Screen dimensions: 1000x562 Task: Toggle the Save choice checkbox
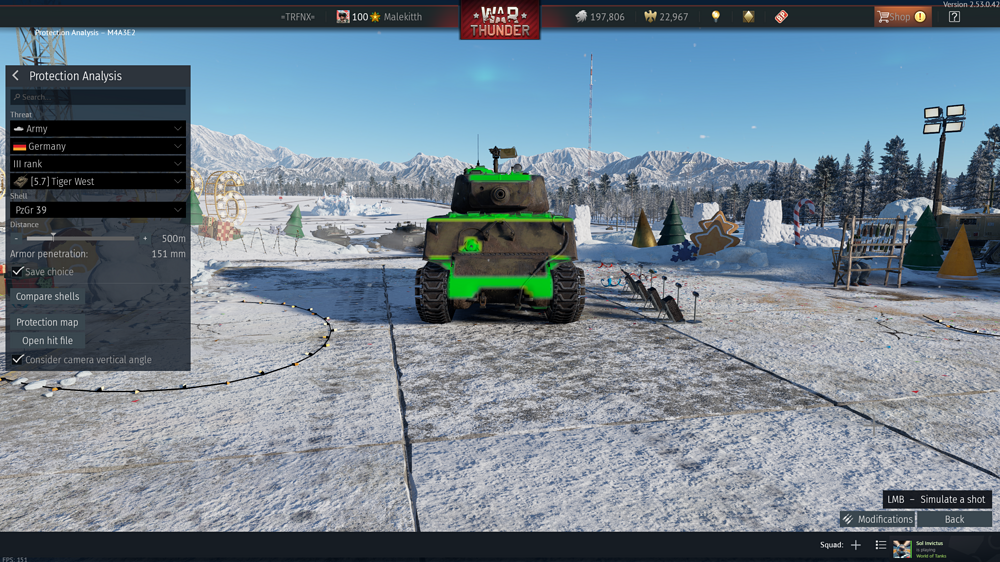tap(18, 272)
